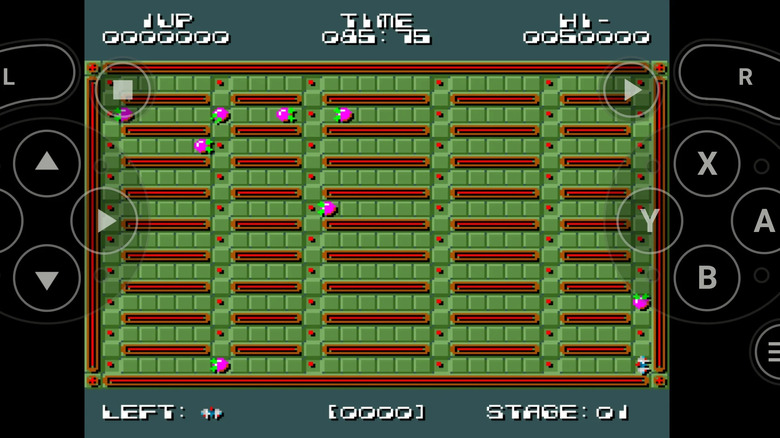Click the square stop overlay button
Viewport: 780px width, 438px height.
pos(123,90)
